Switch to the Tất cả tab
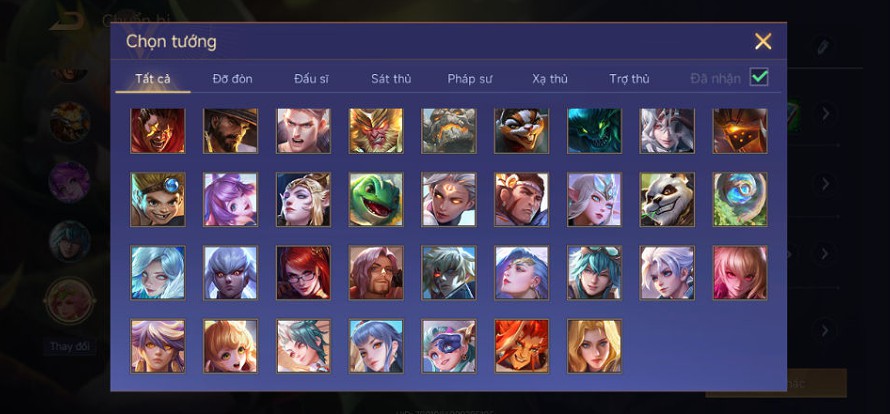The height and width of the screenshot is (414, 890). (153, 79)
